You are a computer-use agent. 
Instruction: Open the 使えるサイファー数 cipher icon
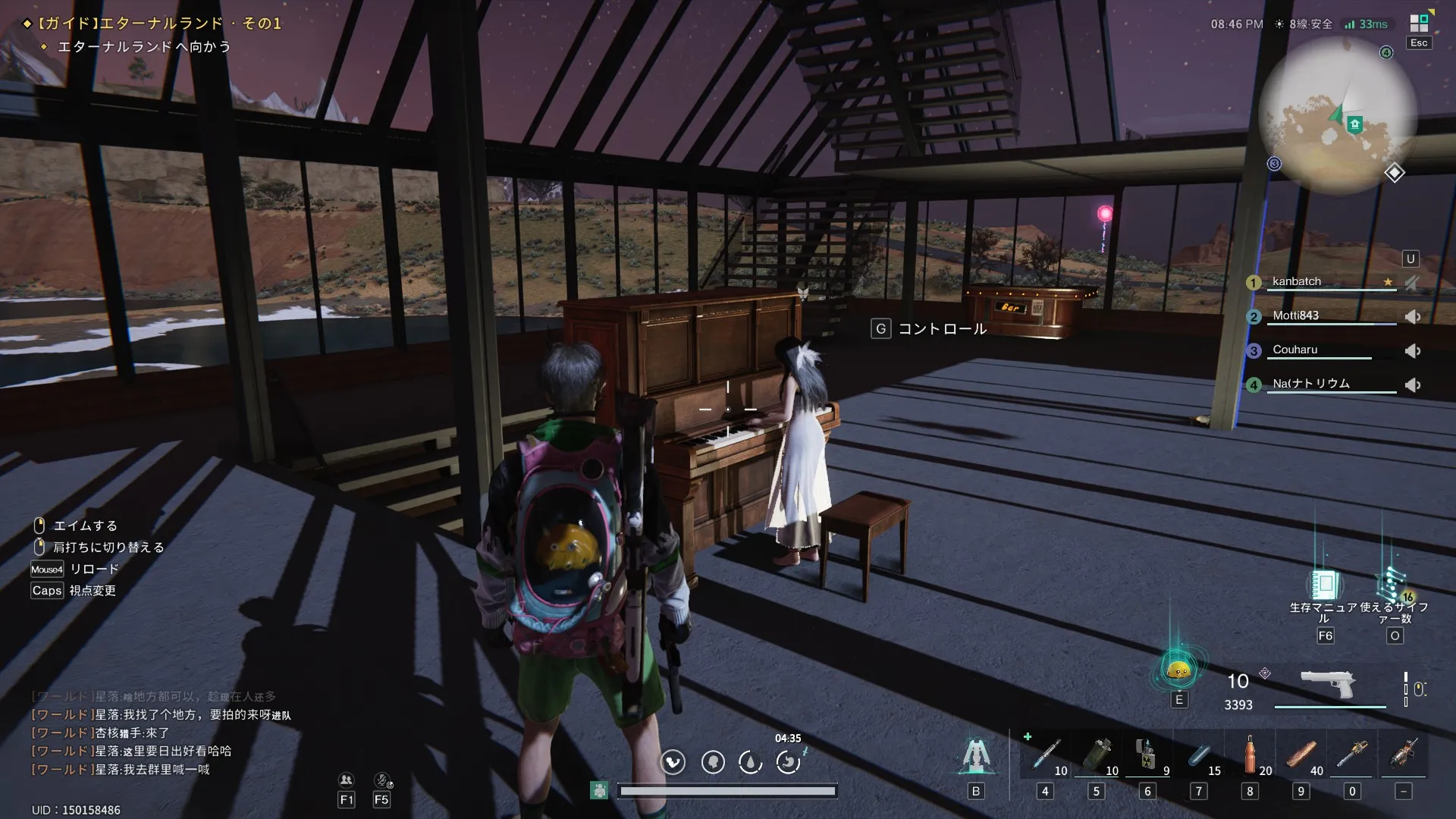point(1394,585)
